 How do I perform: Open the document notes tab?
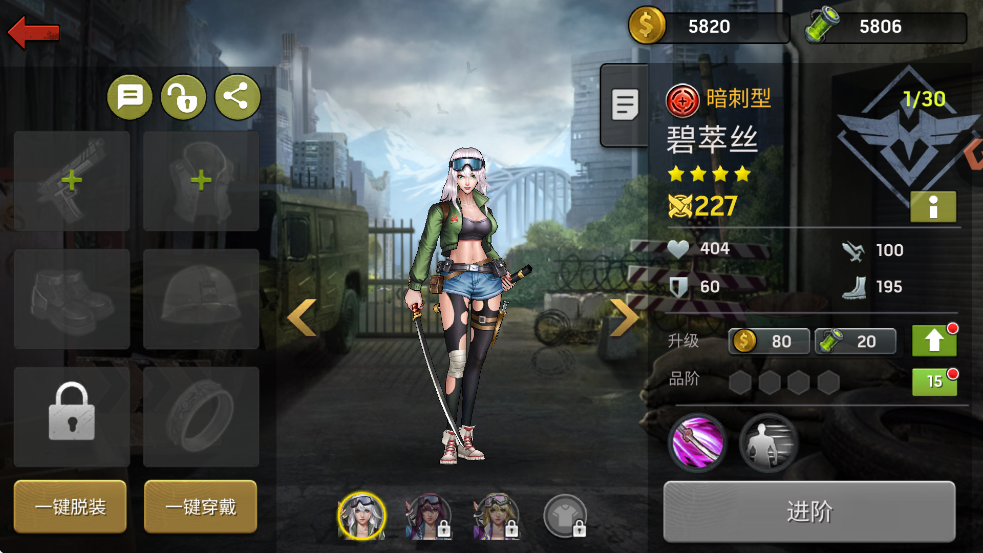(x=625, y=104)
